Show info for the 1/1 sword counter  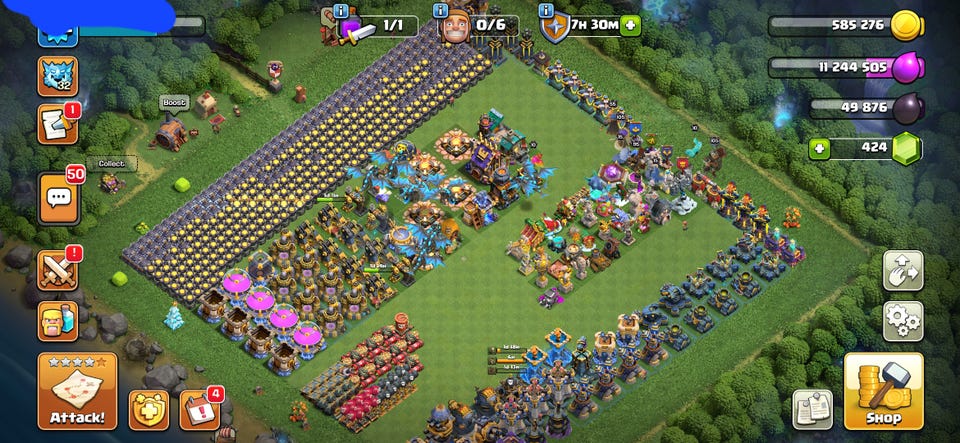pyautogui.click(x=342, y=10)
